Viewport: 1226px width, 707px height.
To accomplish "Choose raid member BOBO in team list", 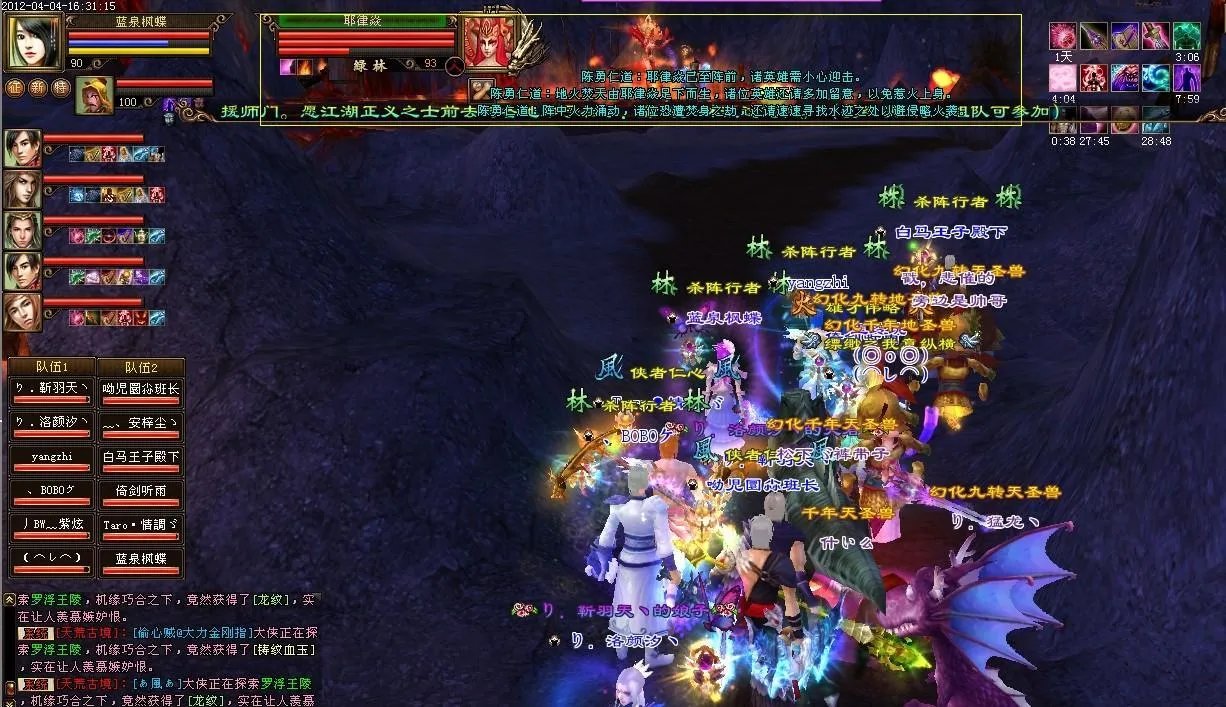I will point(51,490).
